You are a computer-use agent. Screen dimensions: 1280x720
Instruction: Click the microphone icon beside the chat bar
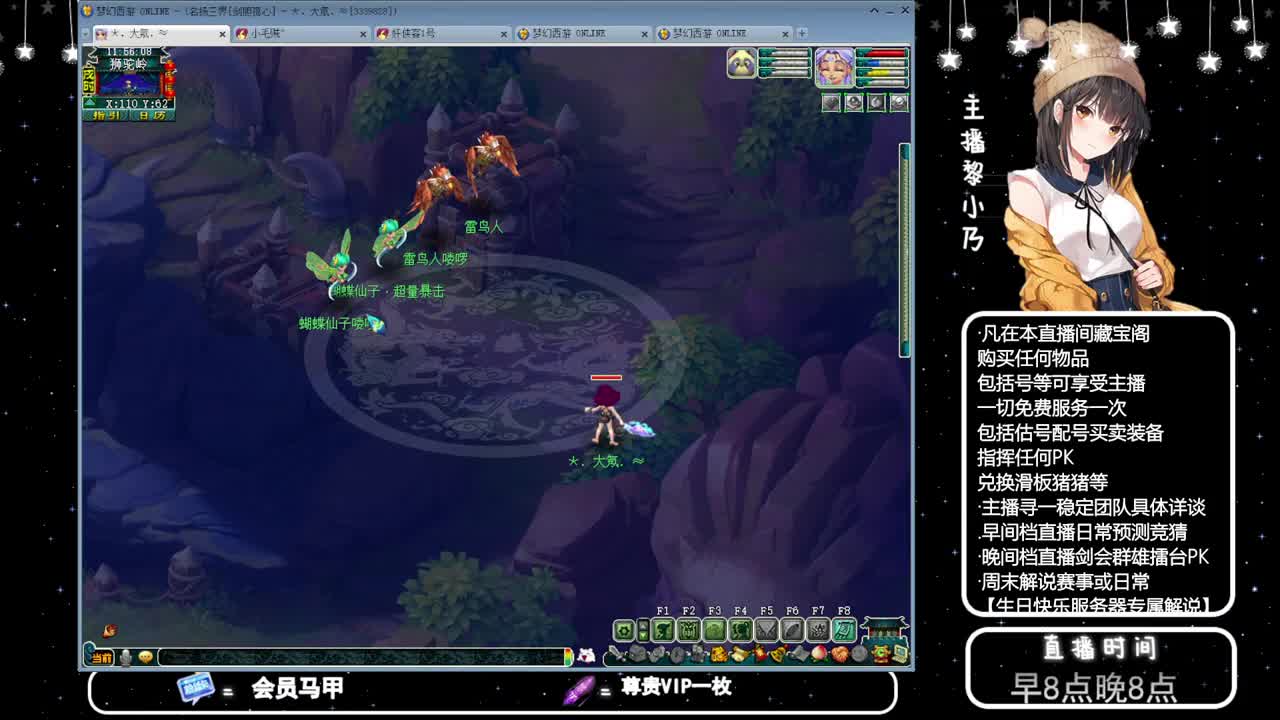[x=126, y=655]
